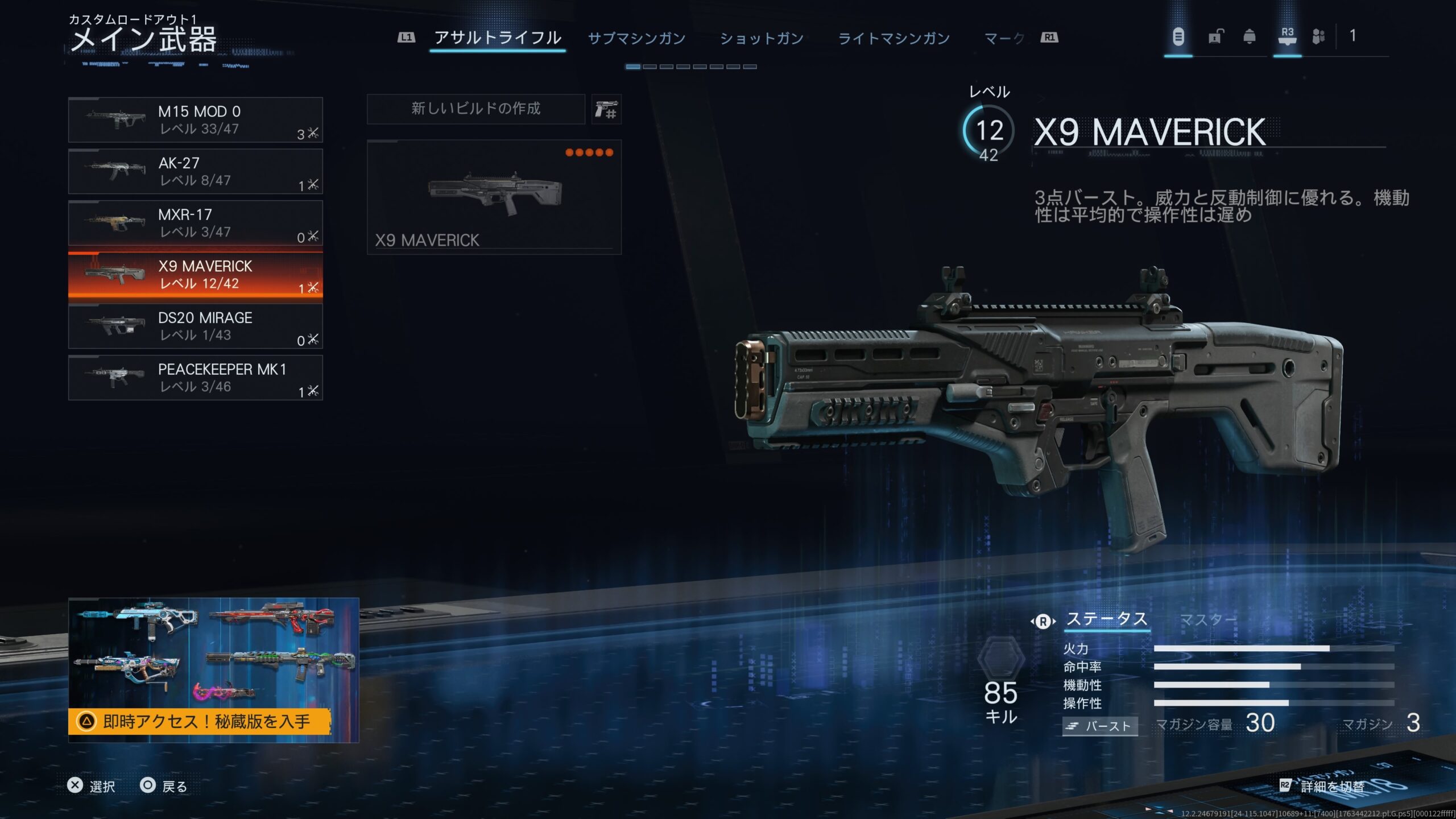Open the party members icon
The image size is (1456, 819).
pyautogui.click(x=1318, y=37)
